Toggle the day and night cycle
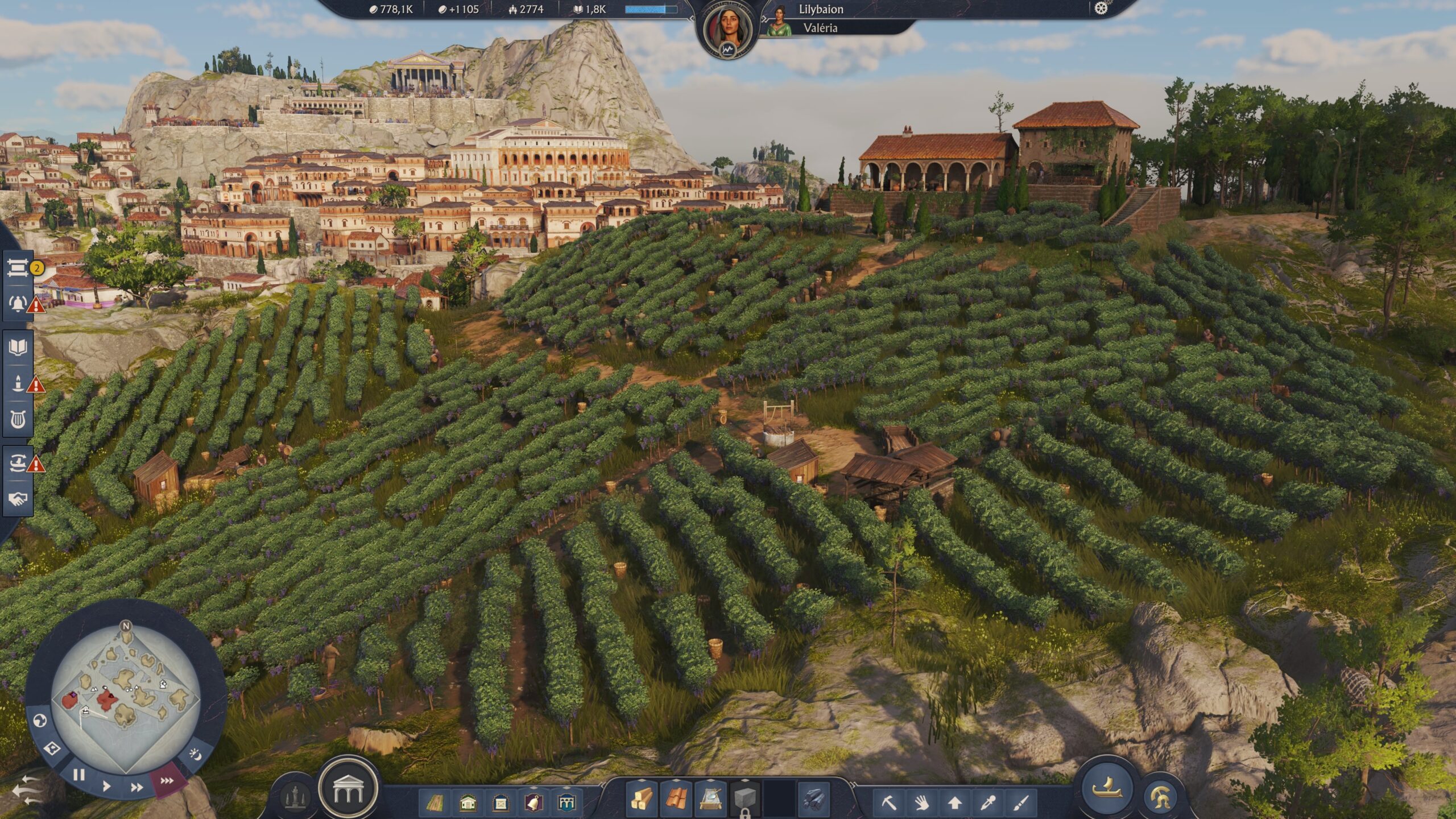1456x819 pixels. pyautogui.click(x=195, y=754)
